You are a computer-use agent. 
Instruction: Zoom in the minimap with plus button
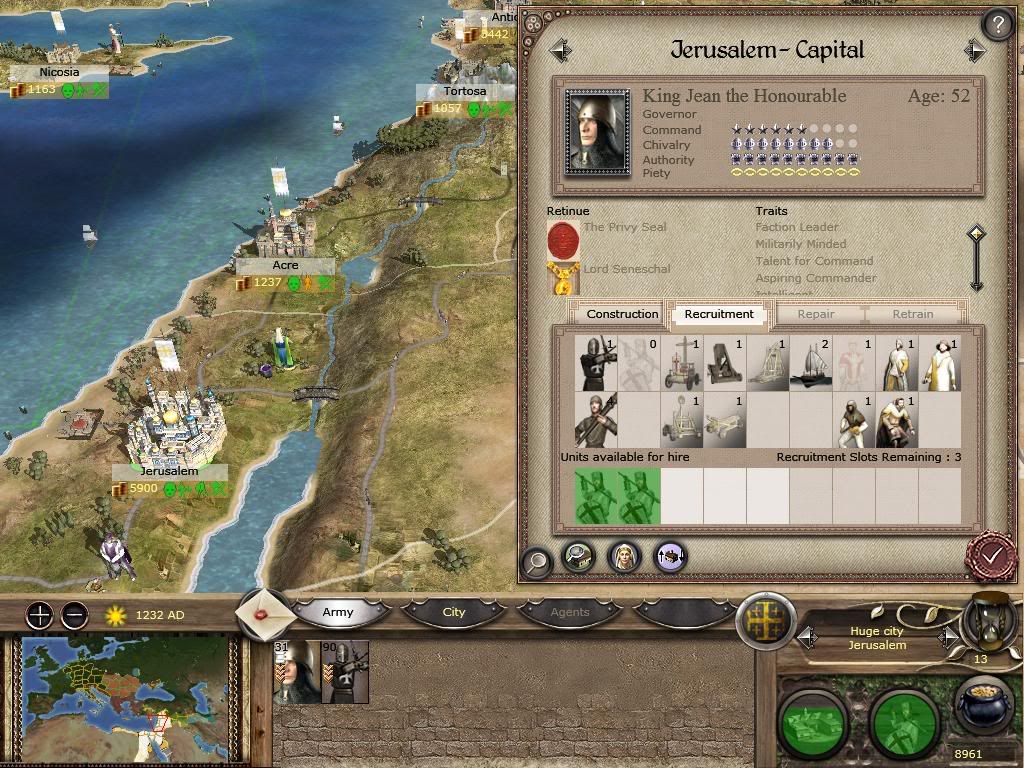[x=39, y=615]
